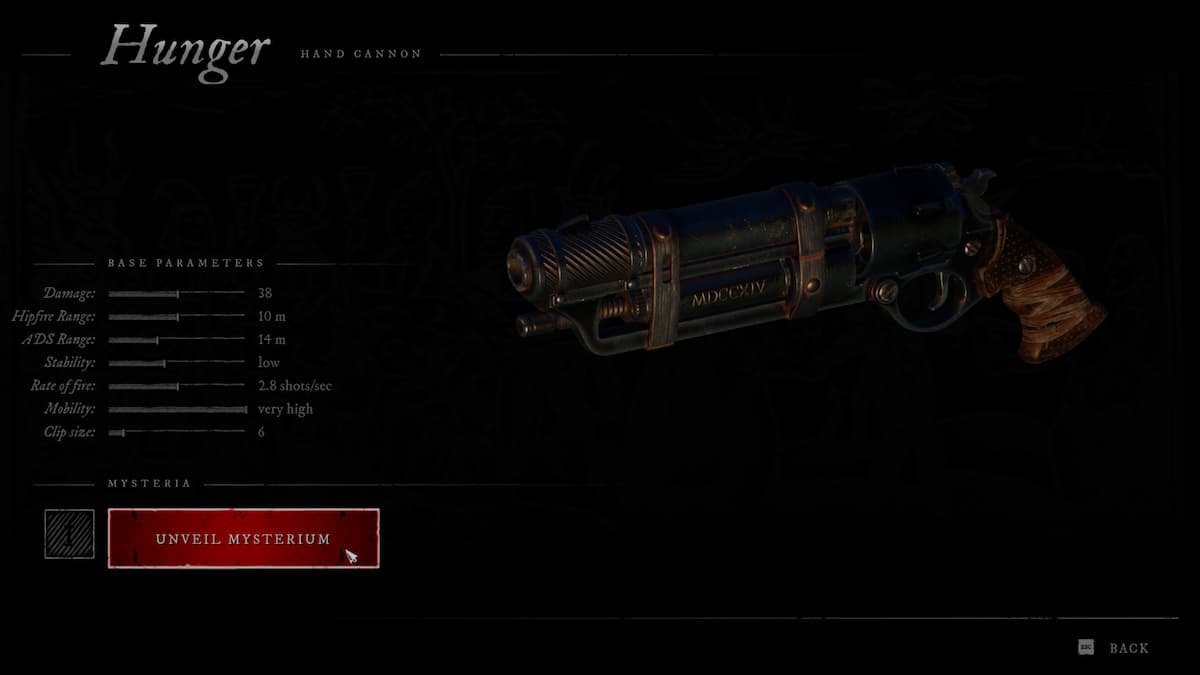
Task: Click the Unveil Mysterium button
Action: [243, 538]
